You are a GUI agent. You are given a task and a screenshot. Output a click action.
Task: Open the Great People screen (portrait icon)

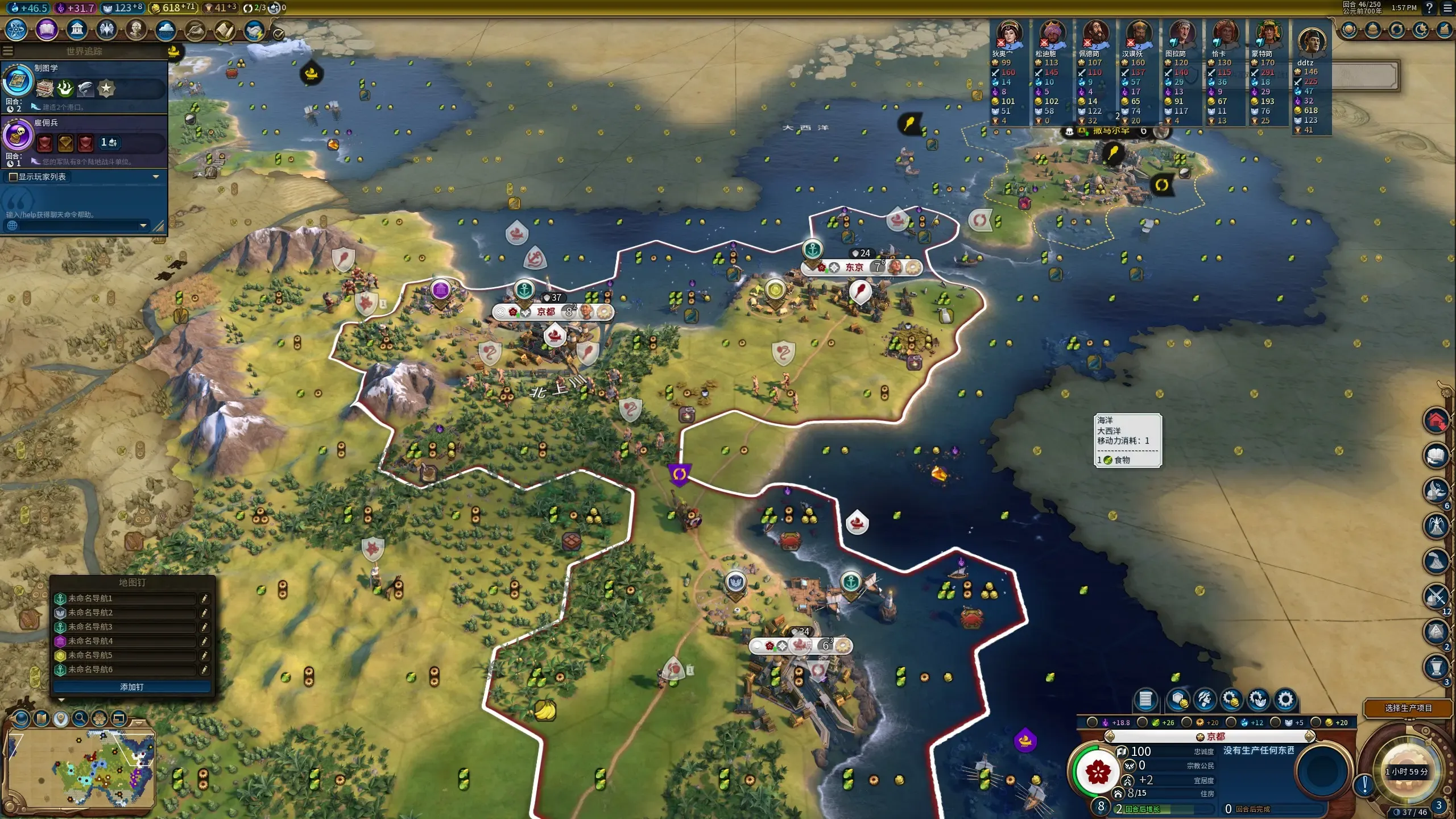pyautogui.click(x=136, y=30)
